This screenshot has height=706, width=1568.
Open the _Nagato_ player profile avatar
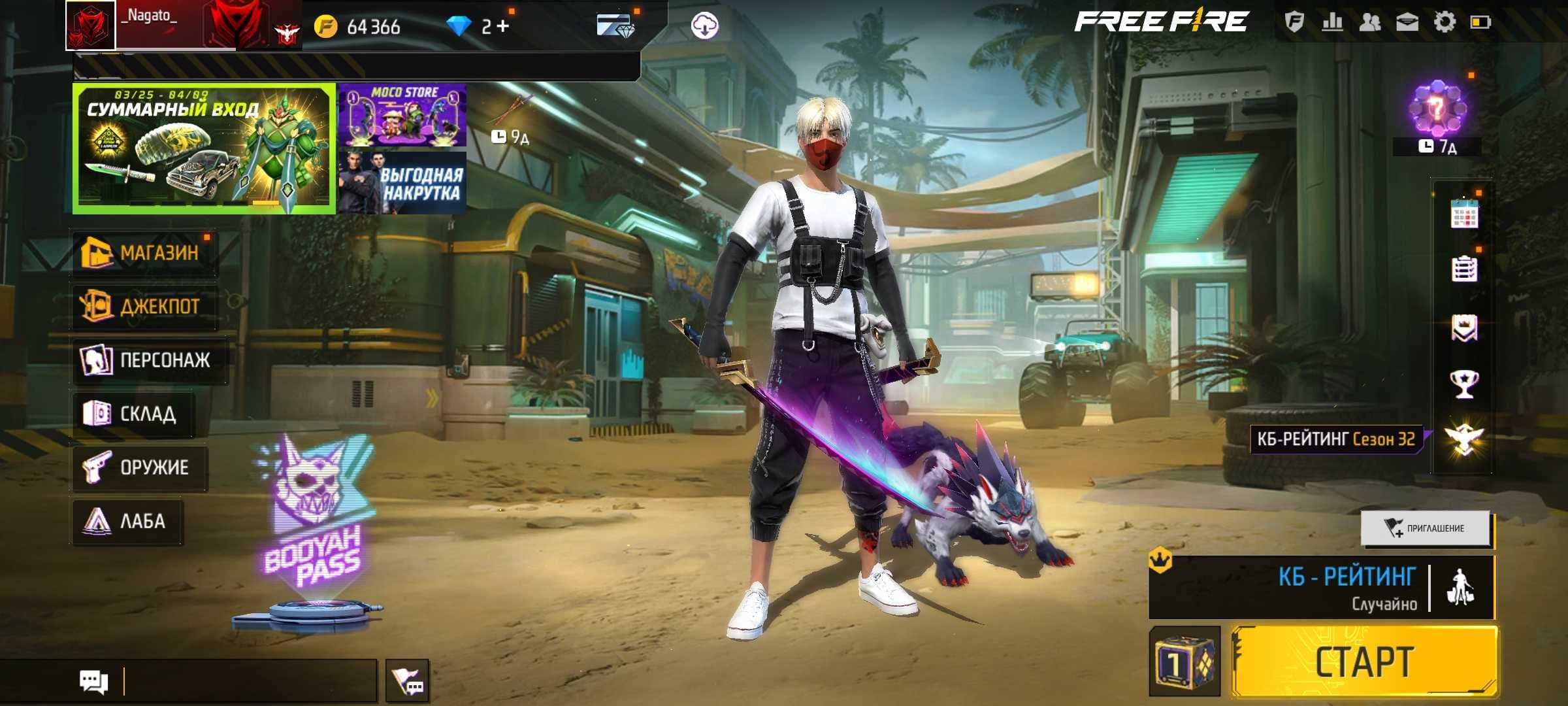tap(91, 25)
